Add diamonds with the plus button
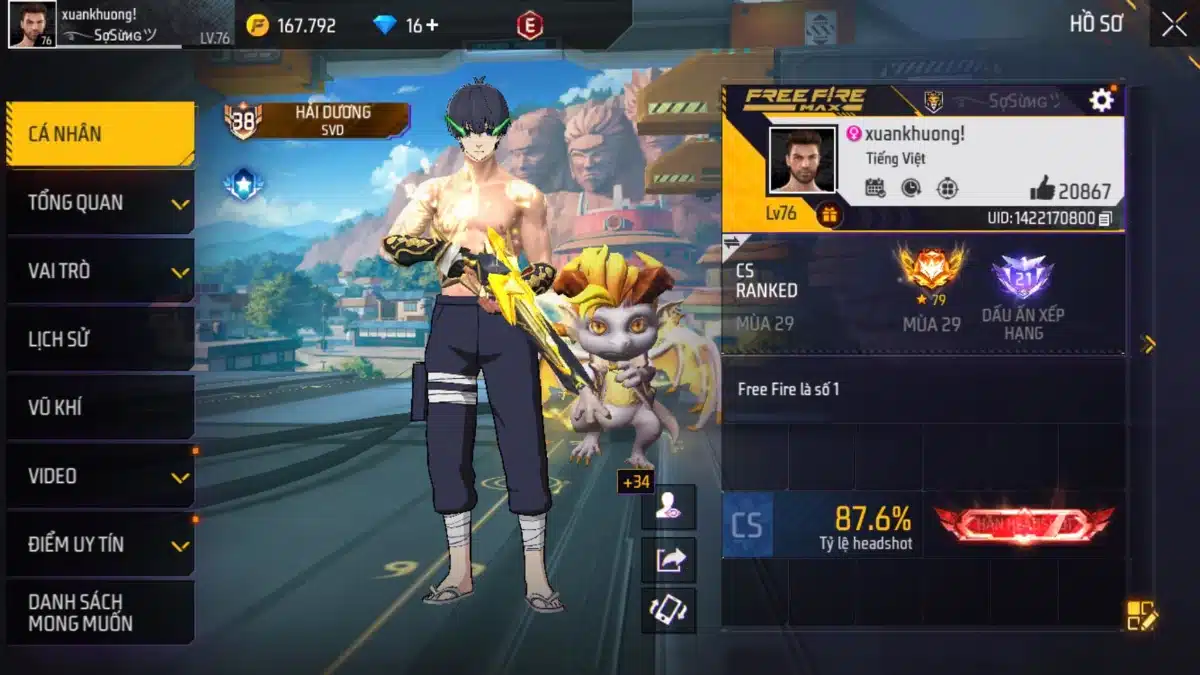This screenshot has height=675, width=1200. (x=432, y=25)
